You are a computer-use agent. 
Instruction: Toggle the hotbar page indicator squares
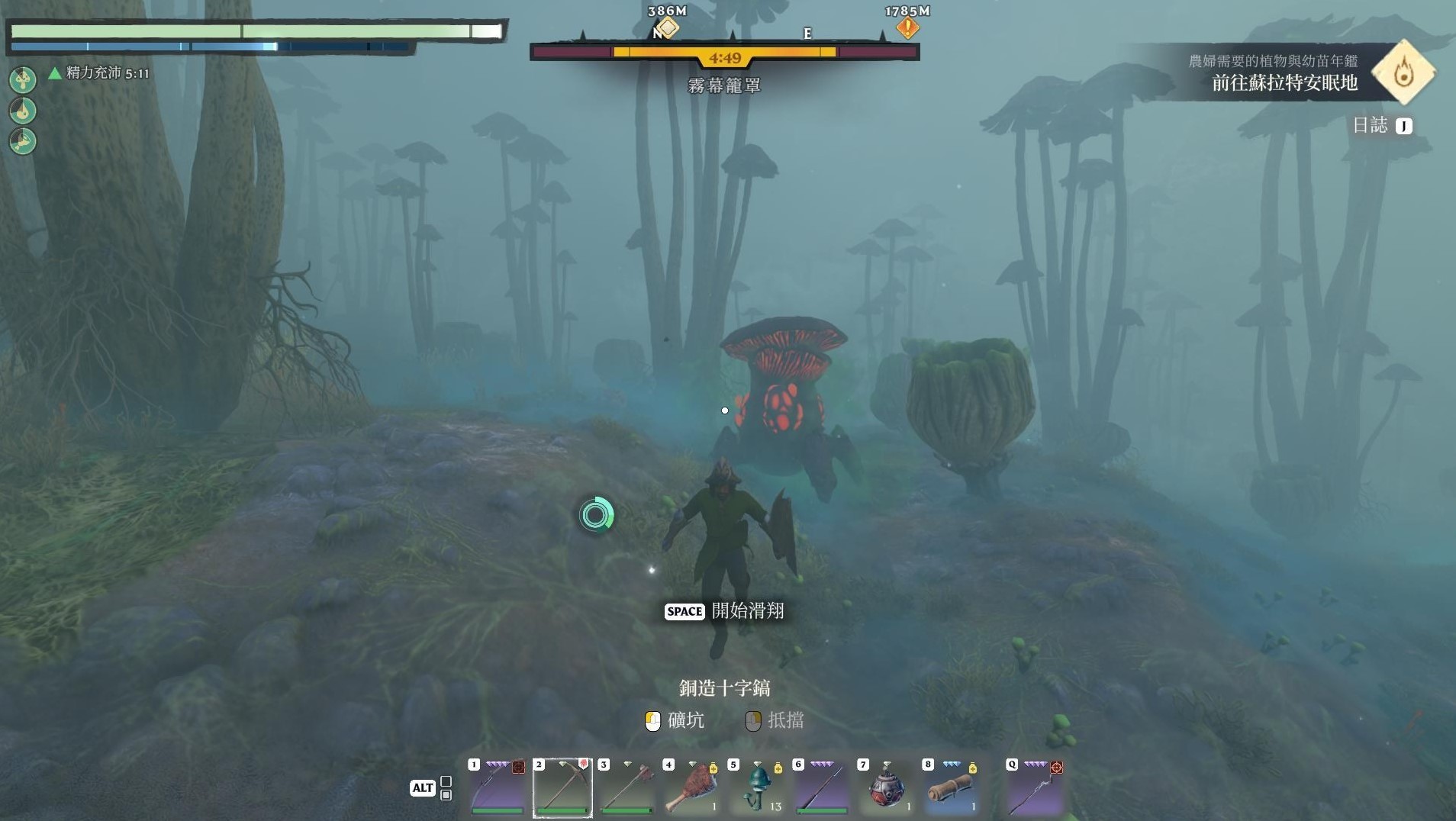click(x=446, y=788)
